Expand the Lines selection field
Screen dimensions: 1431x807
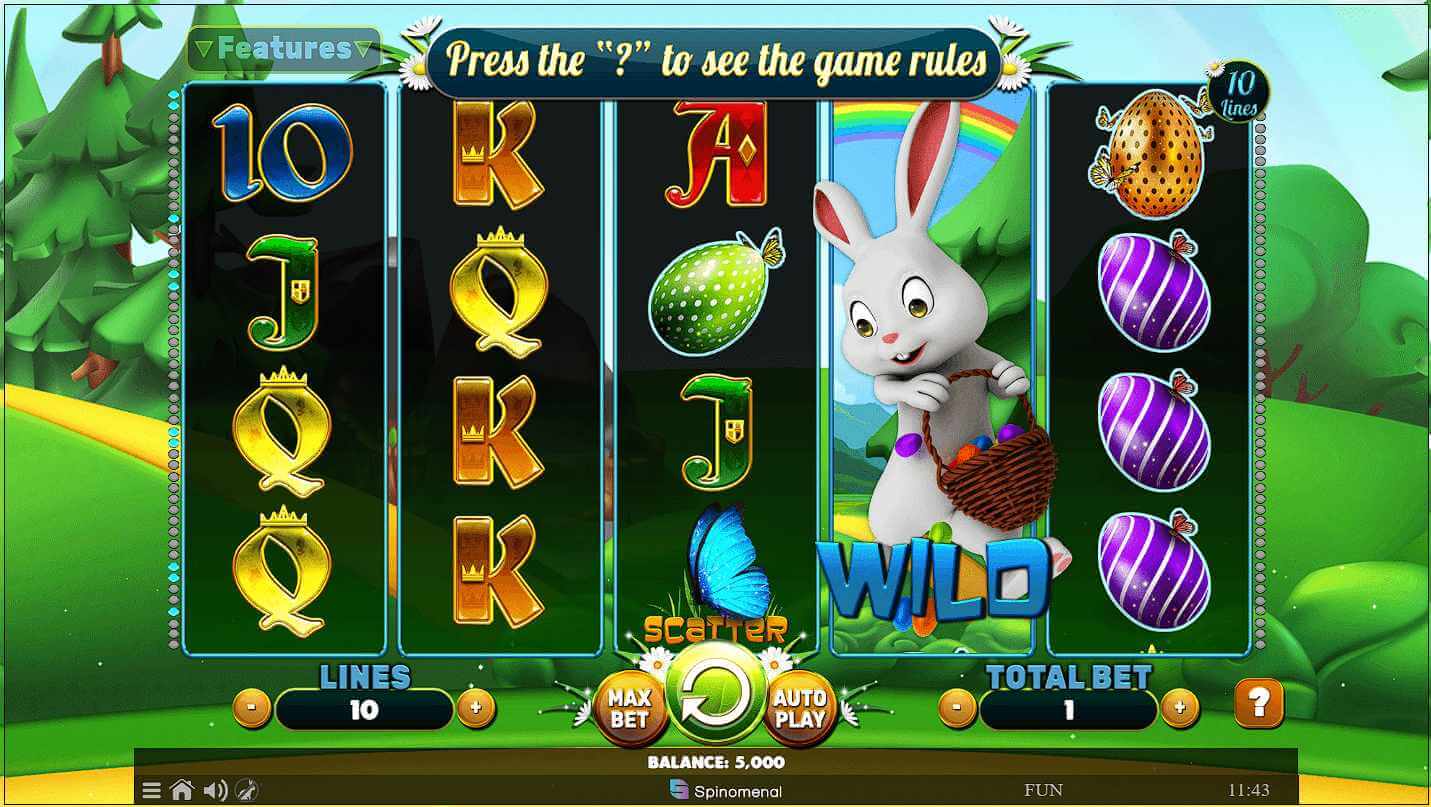point(364,711)
